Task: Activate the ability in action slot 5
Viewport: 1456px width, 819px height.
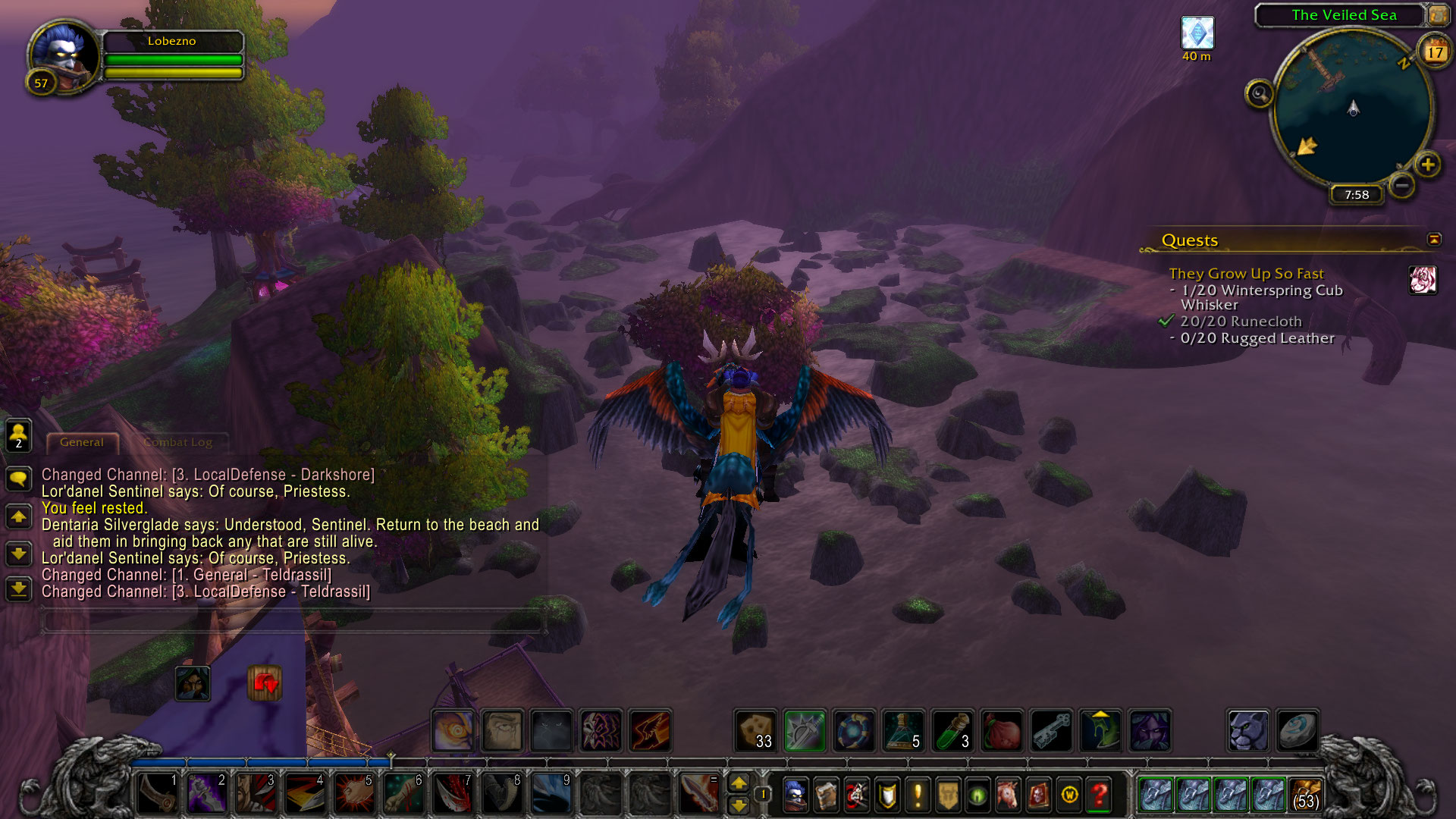Action: pyautogui.click(x=354, y=793)
